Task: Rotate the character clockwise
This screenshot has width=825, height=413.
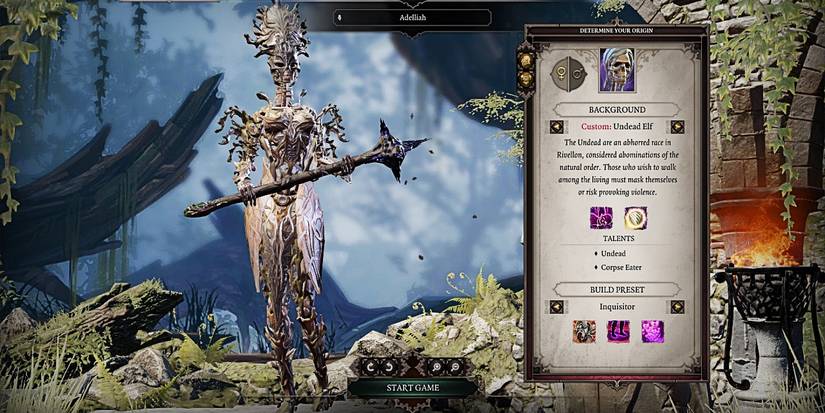Action: [390, 366]
